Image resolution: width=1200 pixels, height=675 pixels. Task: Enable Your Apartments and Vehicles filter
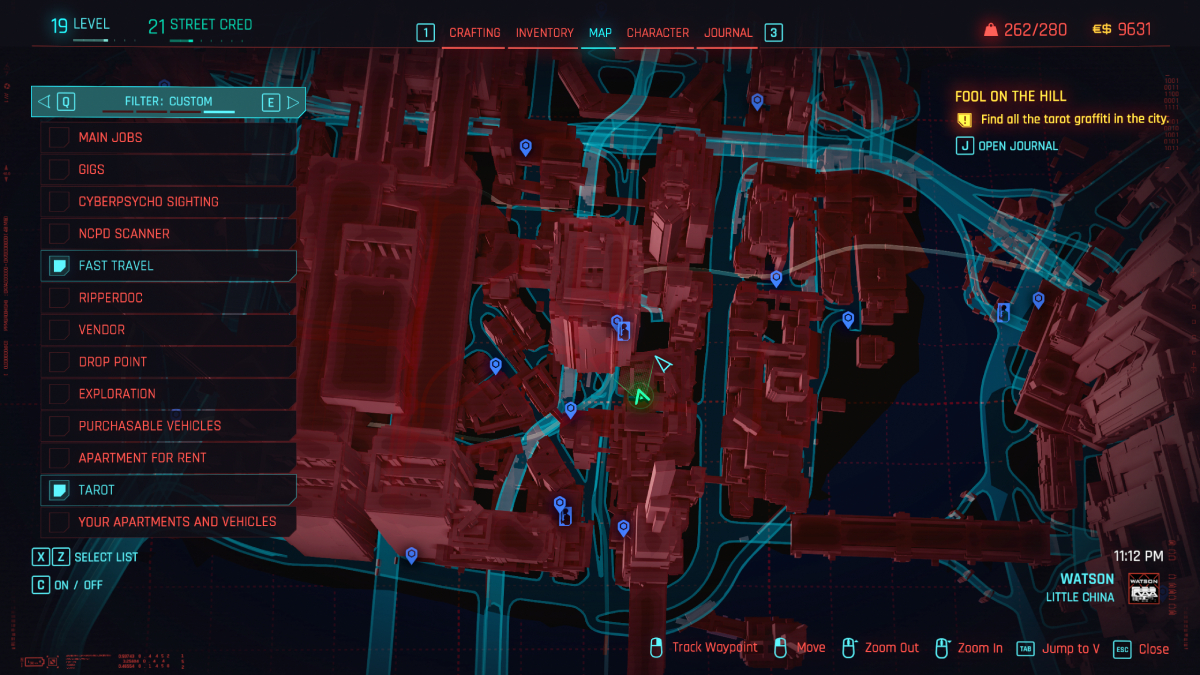coord(168,521)
